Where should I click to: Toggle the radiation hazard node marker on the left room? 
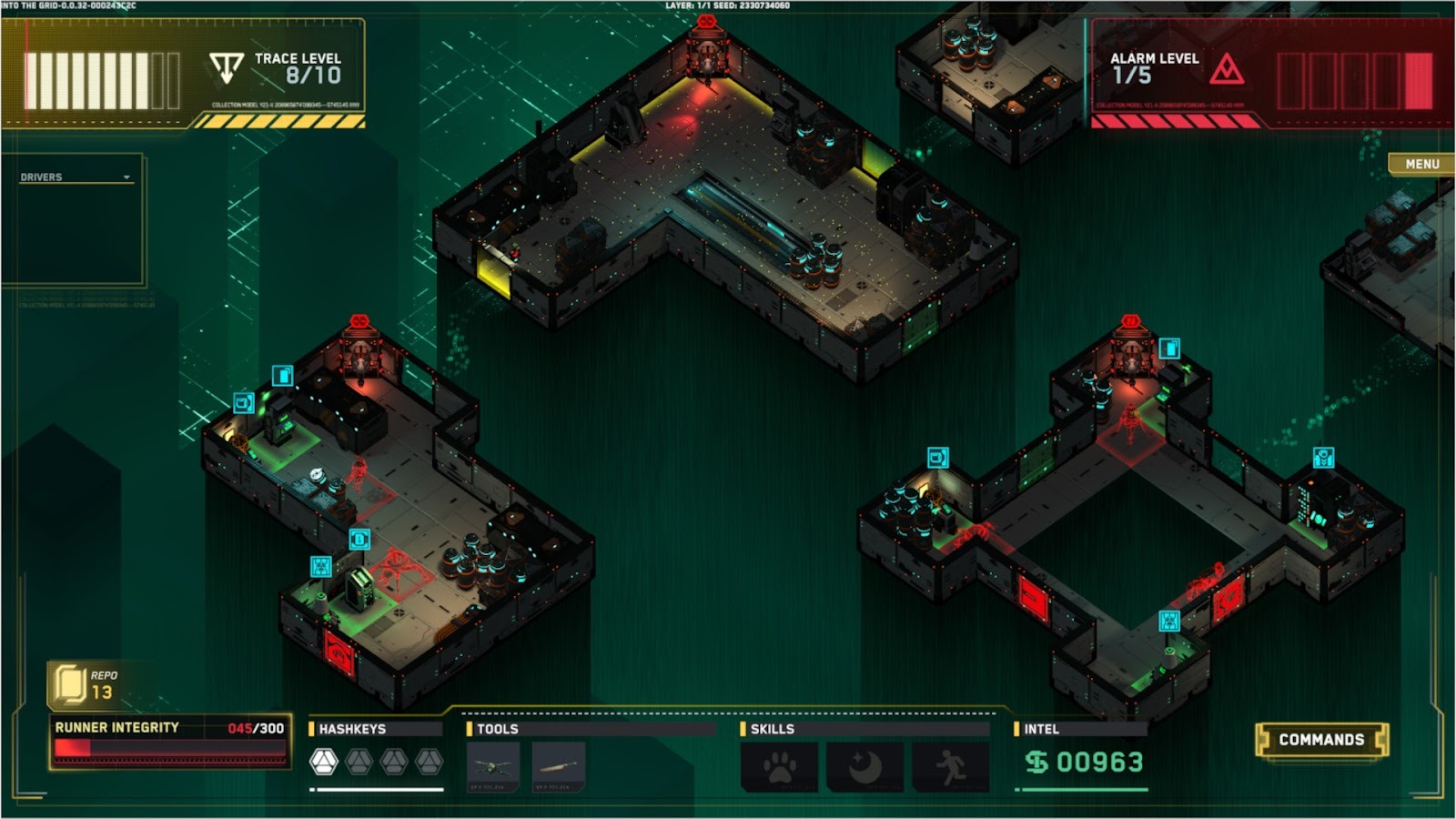[x=321, y=566]
